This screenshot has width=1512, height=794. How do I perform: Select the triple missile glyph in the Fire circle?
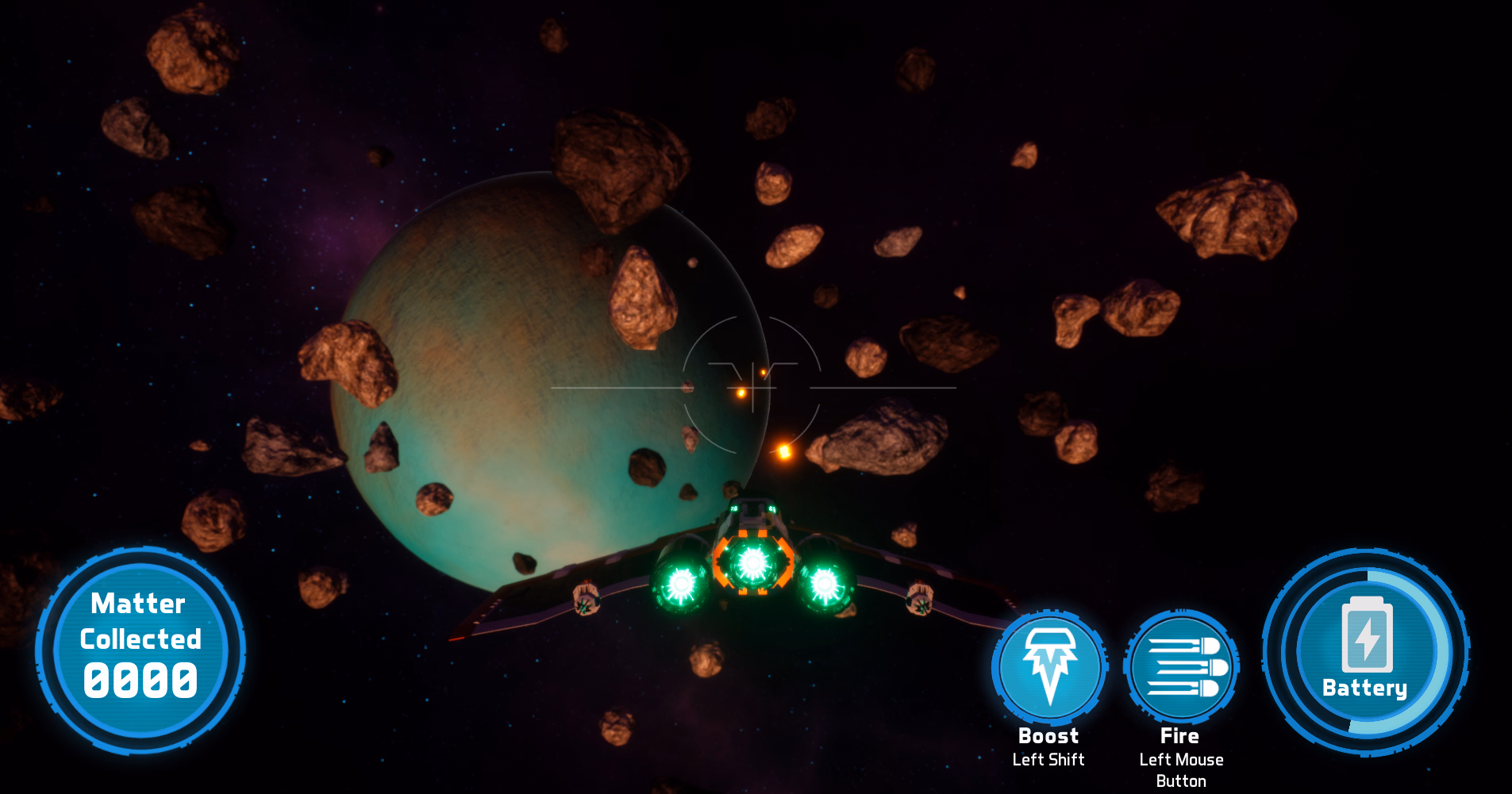[1182, 666]
